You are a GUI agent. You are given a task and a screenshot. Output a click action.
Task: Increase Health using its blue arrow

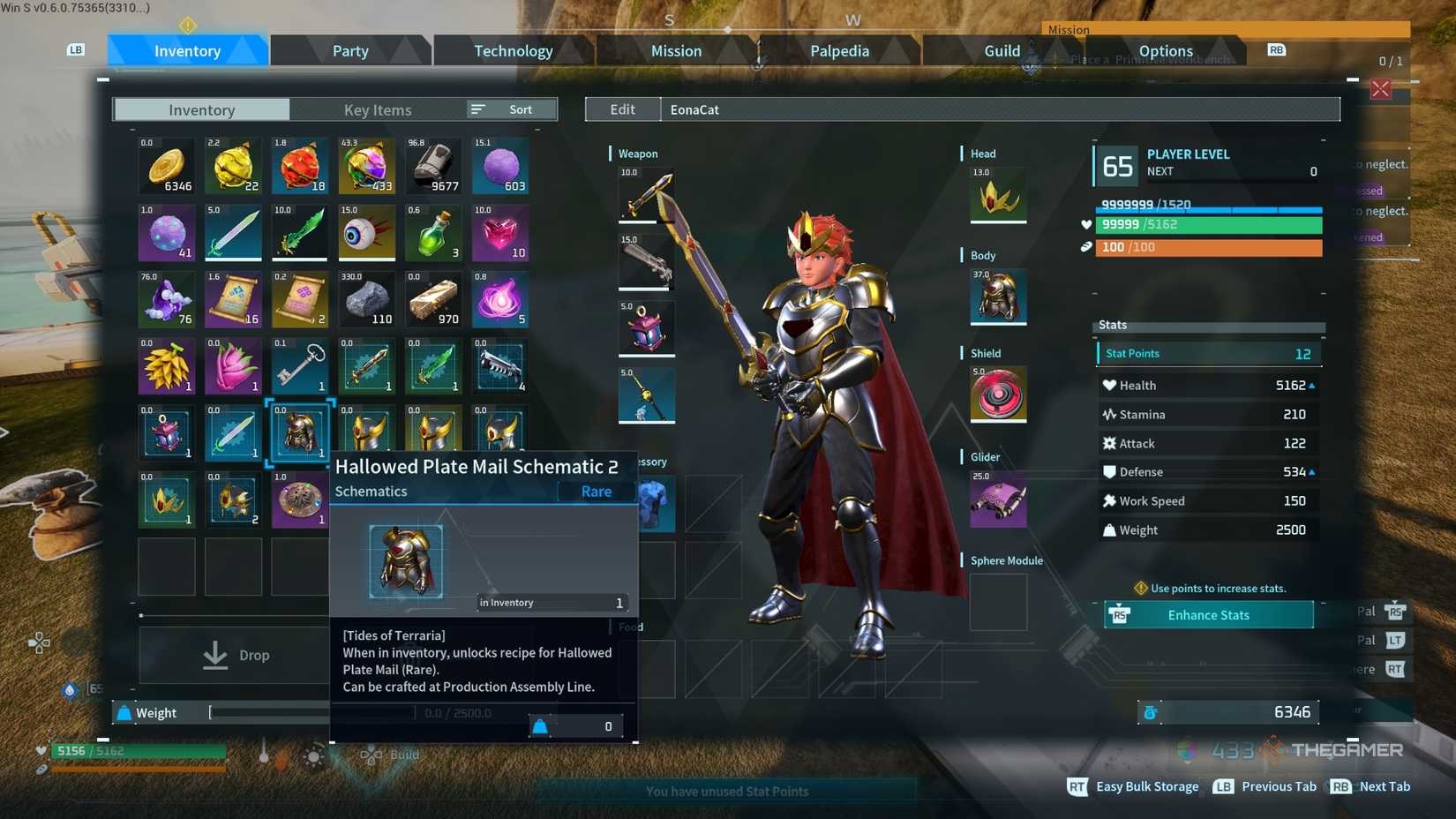1311,385
